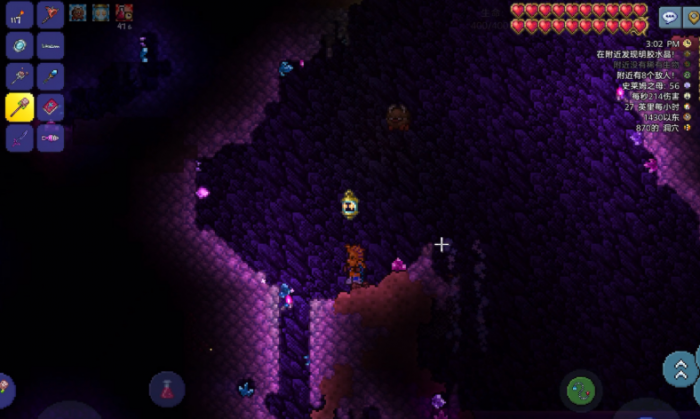
Task: Tap the double-arrow jump button
Action: [681, 366]
